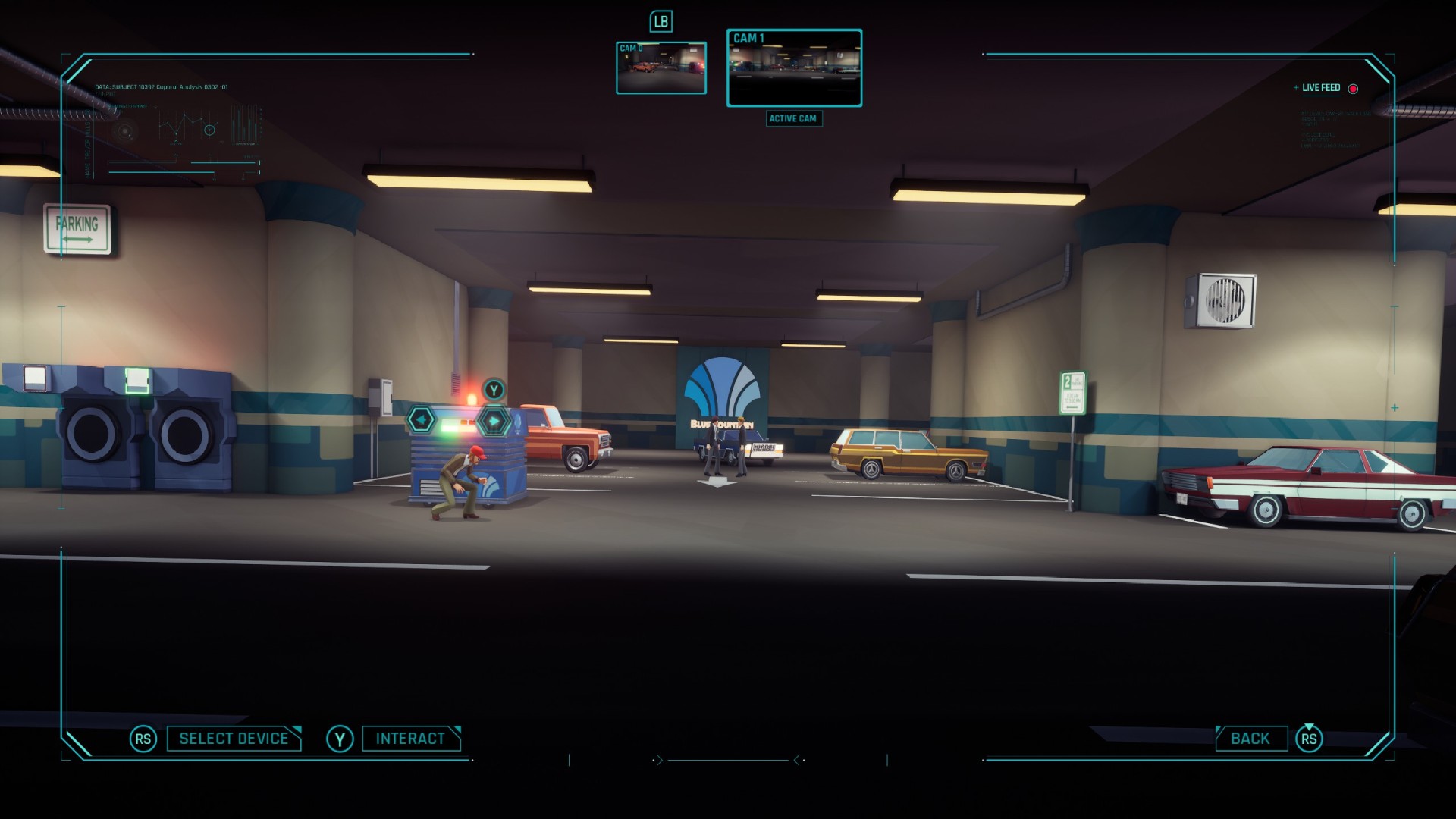Viewport: 1456px width, 819px height.
Task: Go back using the Back button
Action: pos(1250,739)
